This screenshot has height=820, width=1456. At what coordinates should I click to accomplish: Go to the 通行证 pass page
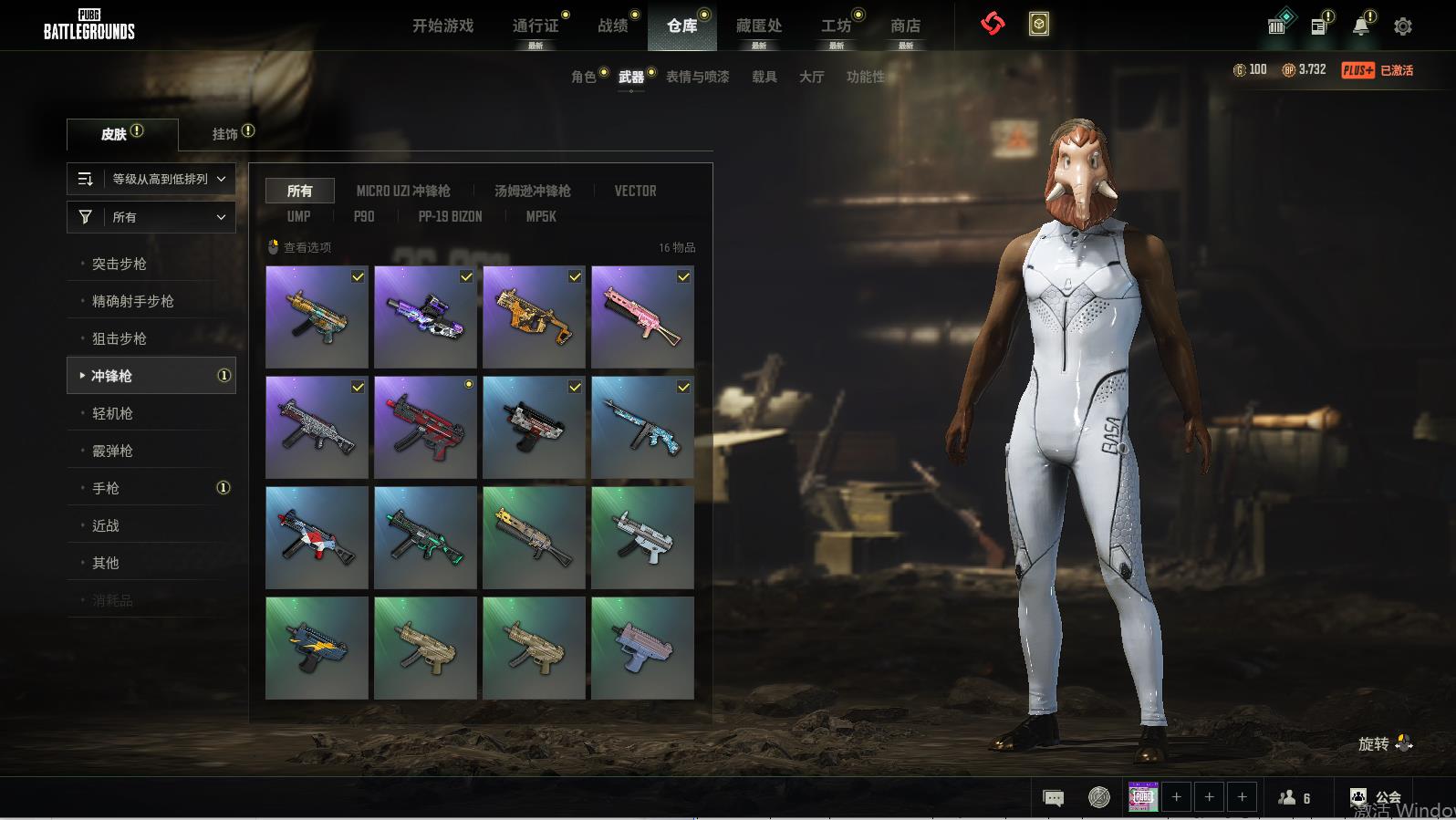[x=536, y=26]
